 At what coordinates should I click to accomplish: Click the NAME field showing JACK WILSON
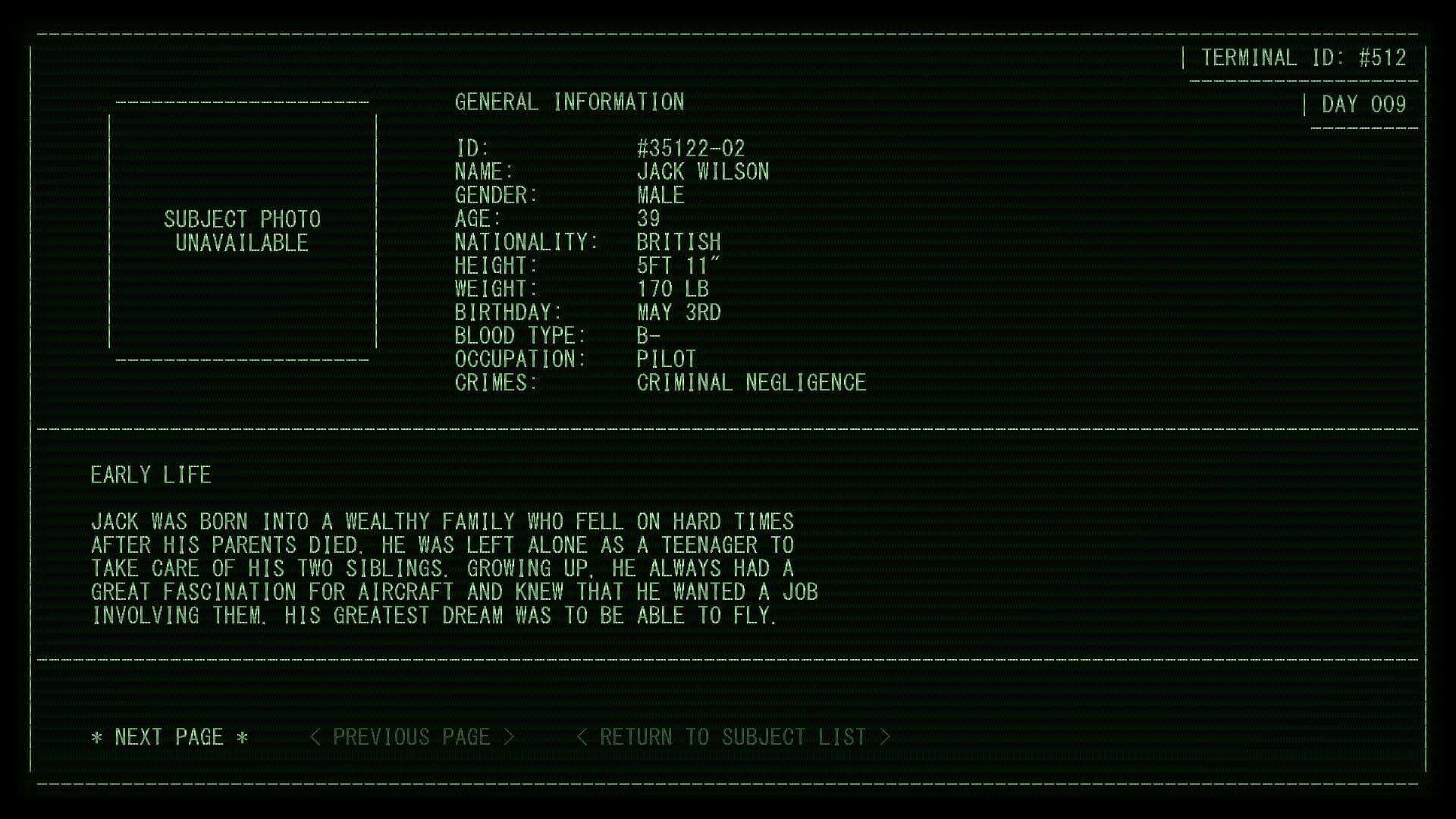(x=703, y=172)
